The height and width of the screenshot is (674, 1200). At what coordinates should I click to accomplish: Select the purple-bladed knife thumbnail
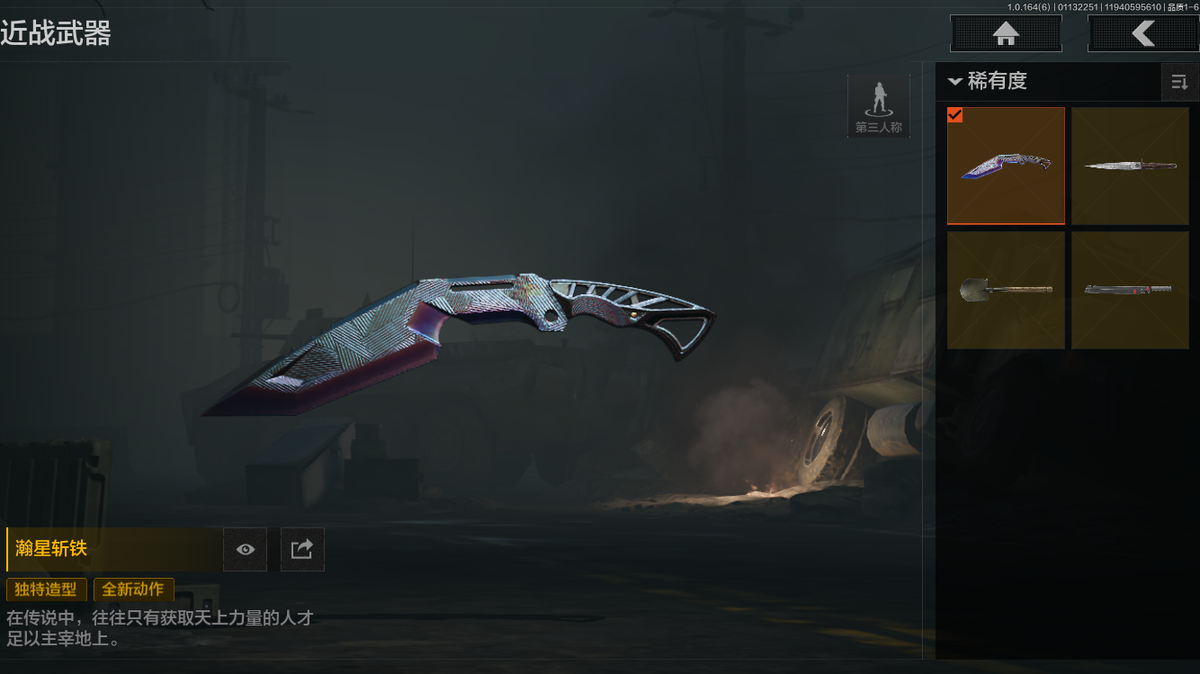[1006, 166]
